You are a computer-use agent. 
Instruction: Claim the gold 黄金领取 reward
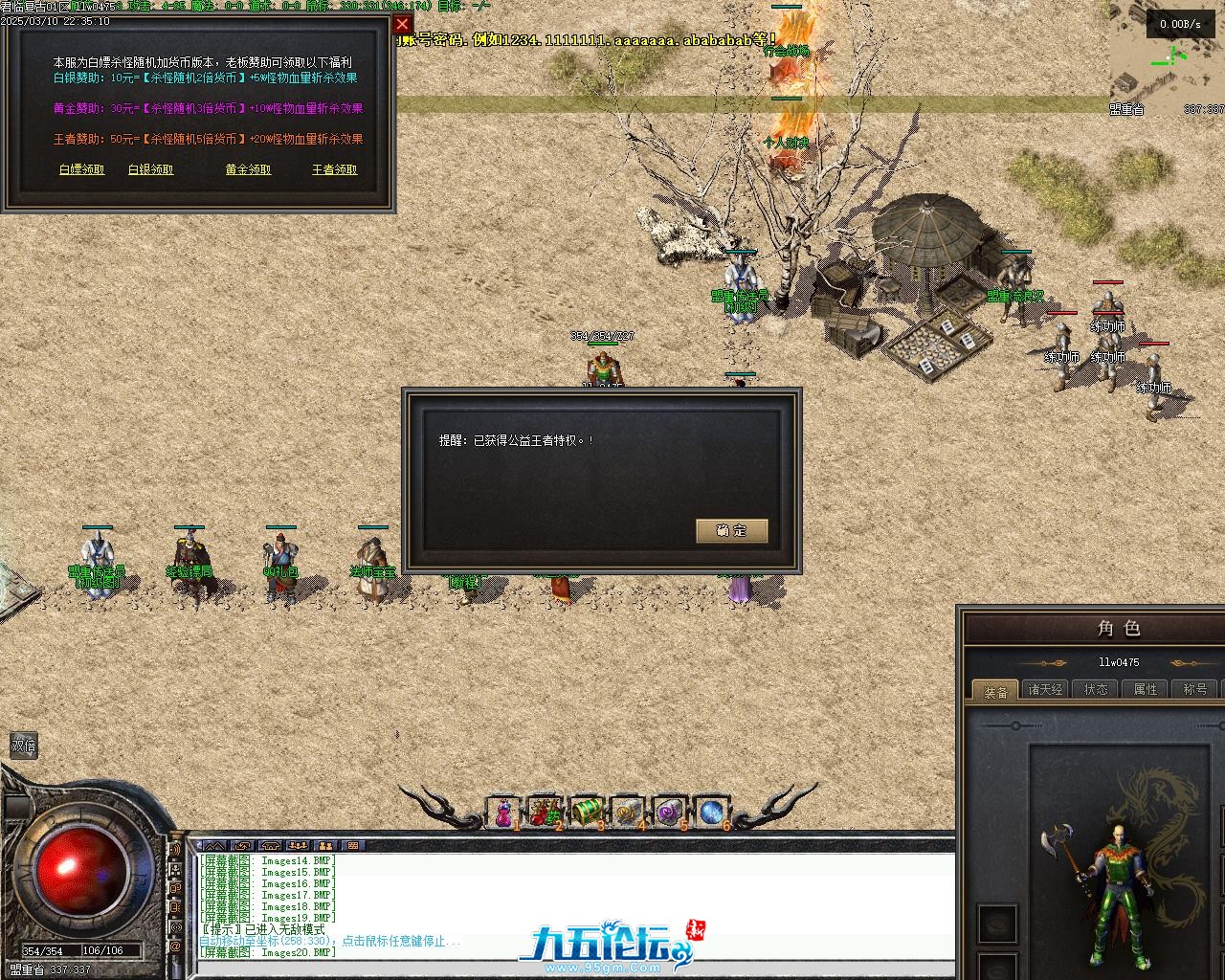pyautogui.click(x=249, y=169)
